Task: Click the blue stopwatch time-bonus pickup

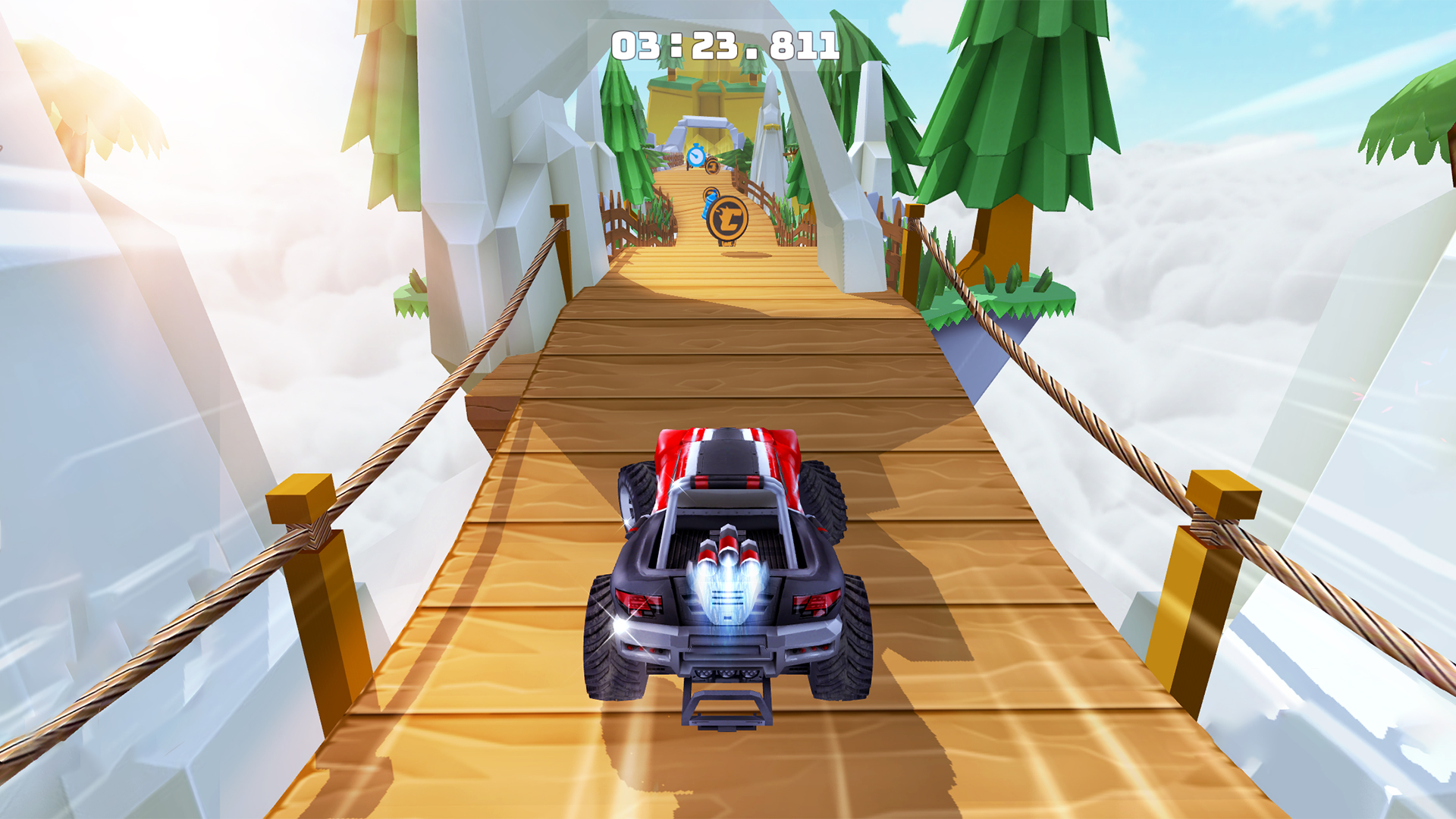Action: [696, 156]
